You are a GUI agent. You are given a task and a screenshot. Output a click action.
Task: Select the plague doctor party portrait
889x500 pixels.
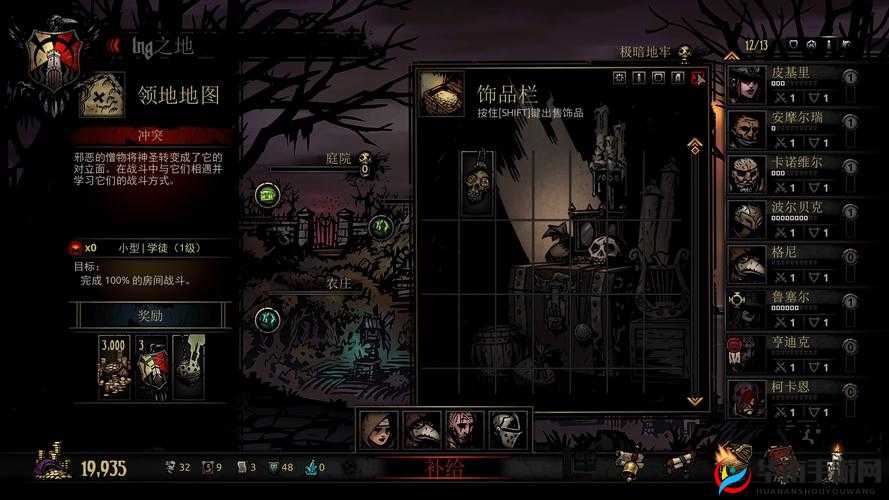(417, 429)
